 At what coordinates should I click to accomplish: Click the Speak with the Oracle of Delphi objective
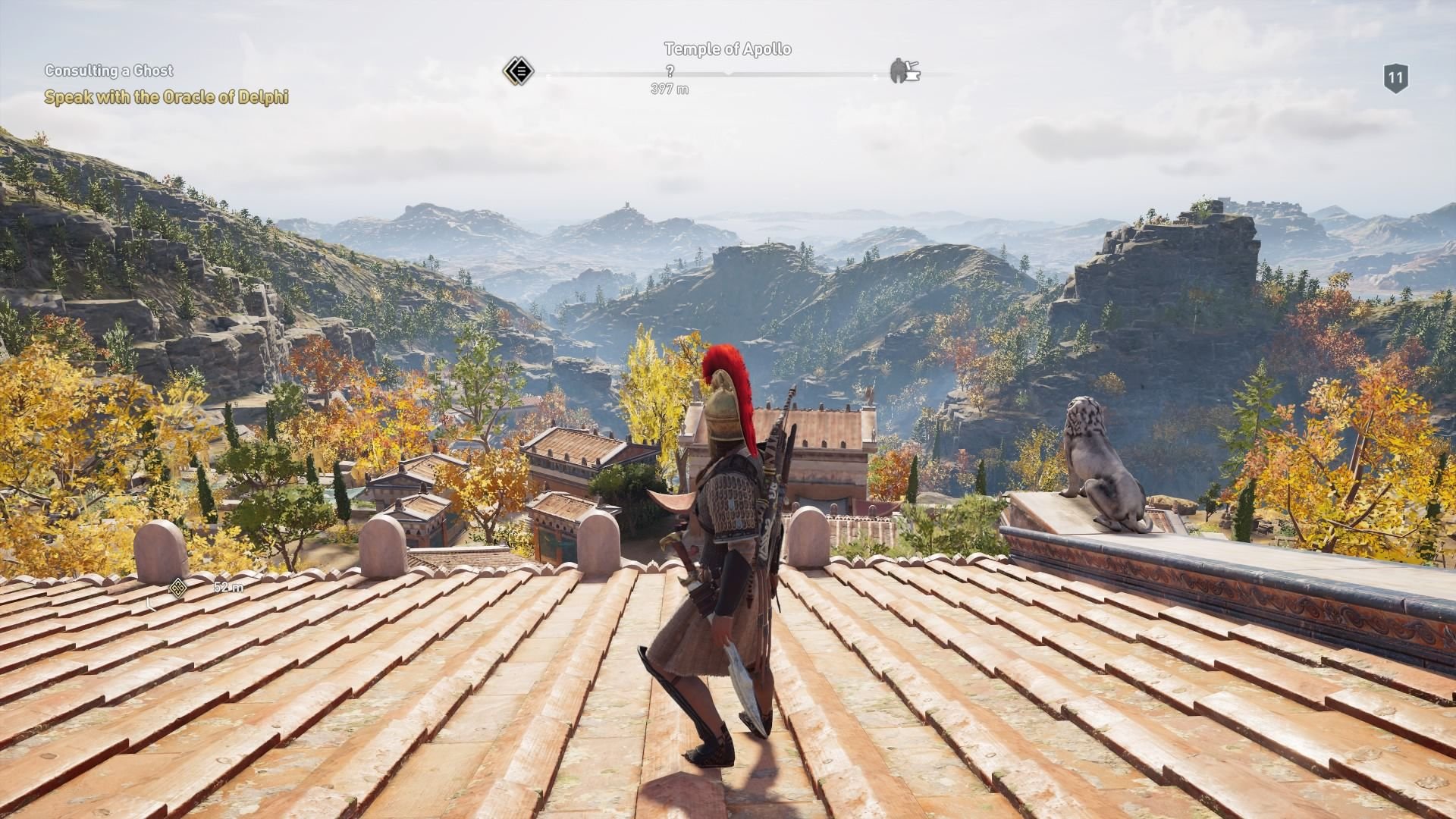pos(168,98)
